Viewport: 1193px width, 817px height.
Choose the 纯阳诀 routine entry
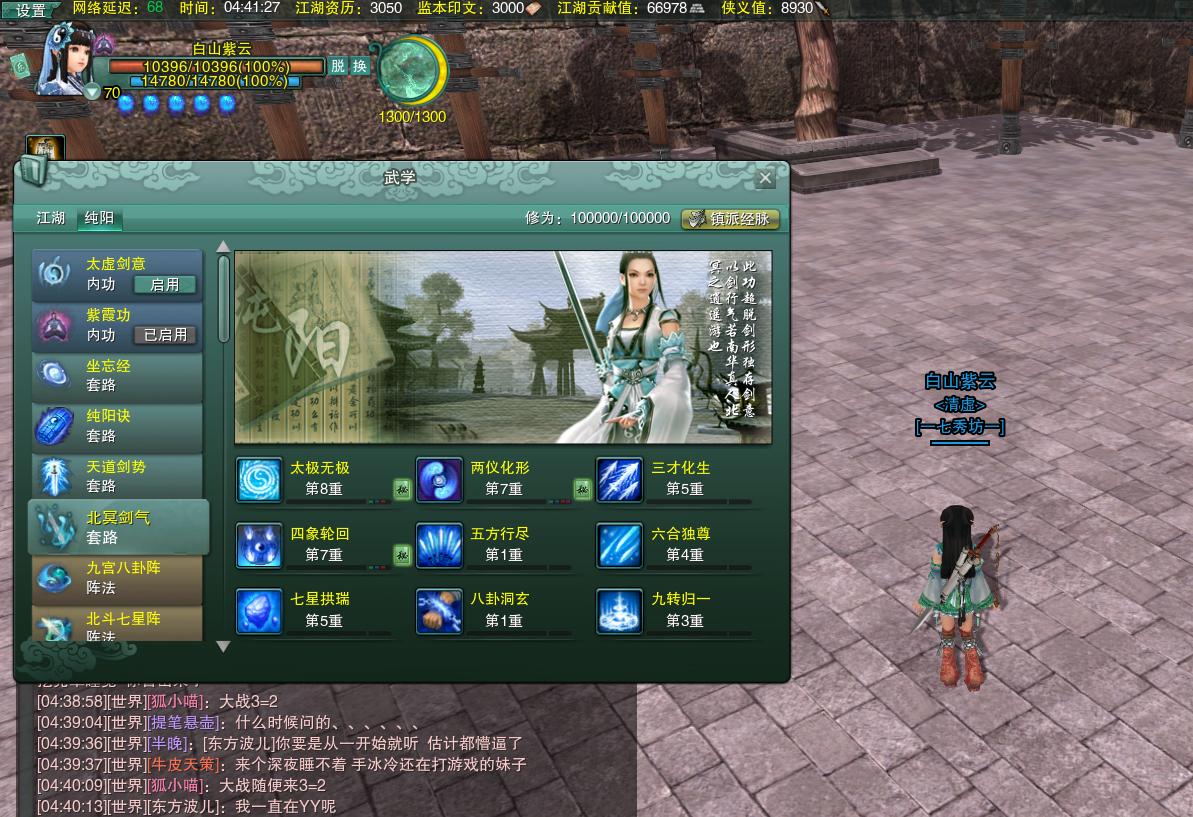(x=116, y=426)
